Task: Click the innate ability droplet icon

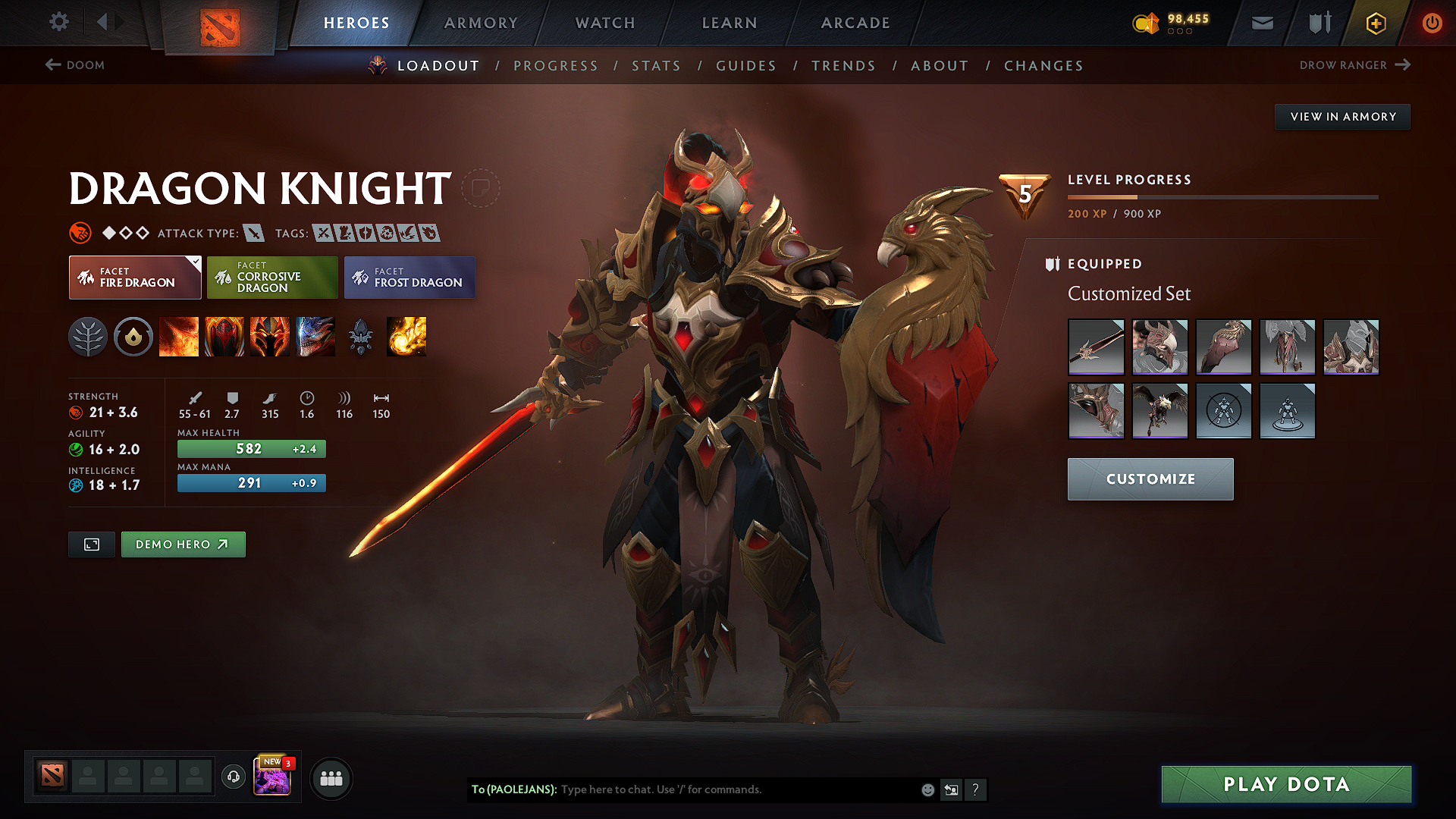Action: coord(133,337)
